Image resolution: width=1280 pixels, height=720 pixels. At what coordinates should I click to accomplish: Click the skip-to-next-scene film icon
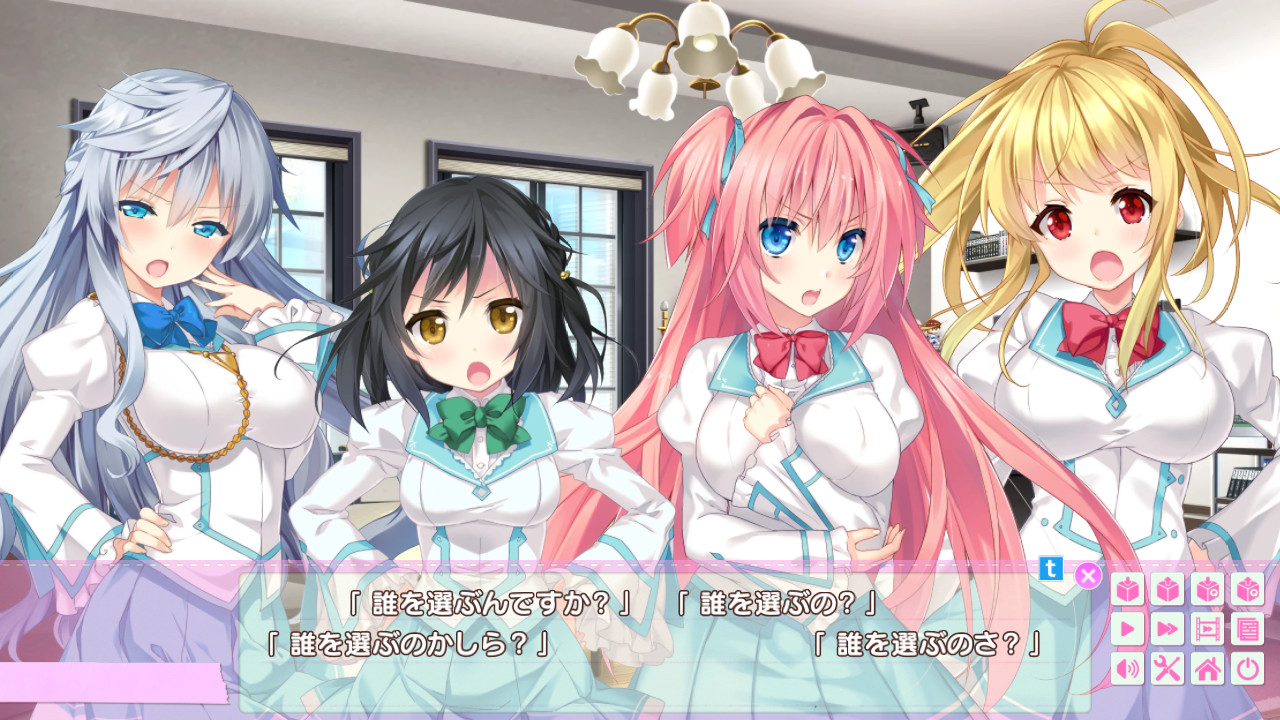coord(1207,630)
